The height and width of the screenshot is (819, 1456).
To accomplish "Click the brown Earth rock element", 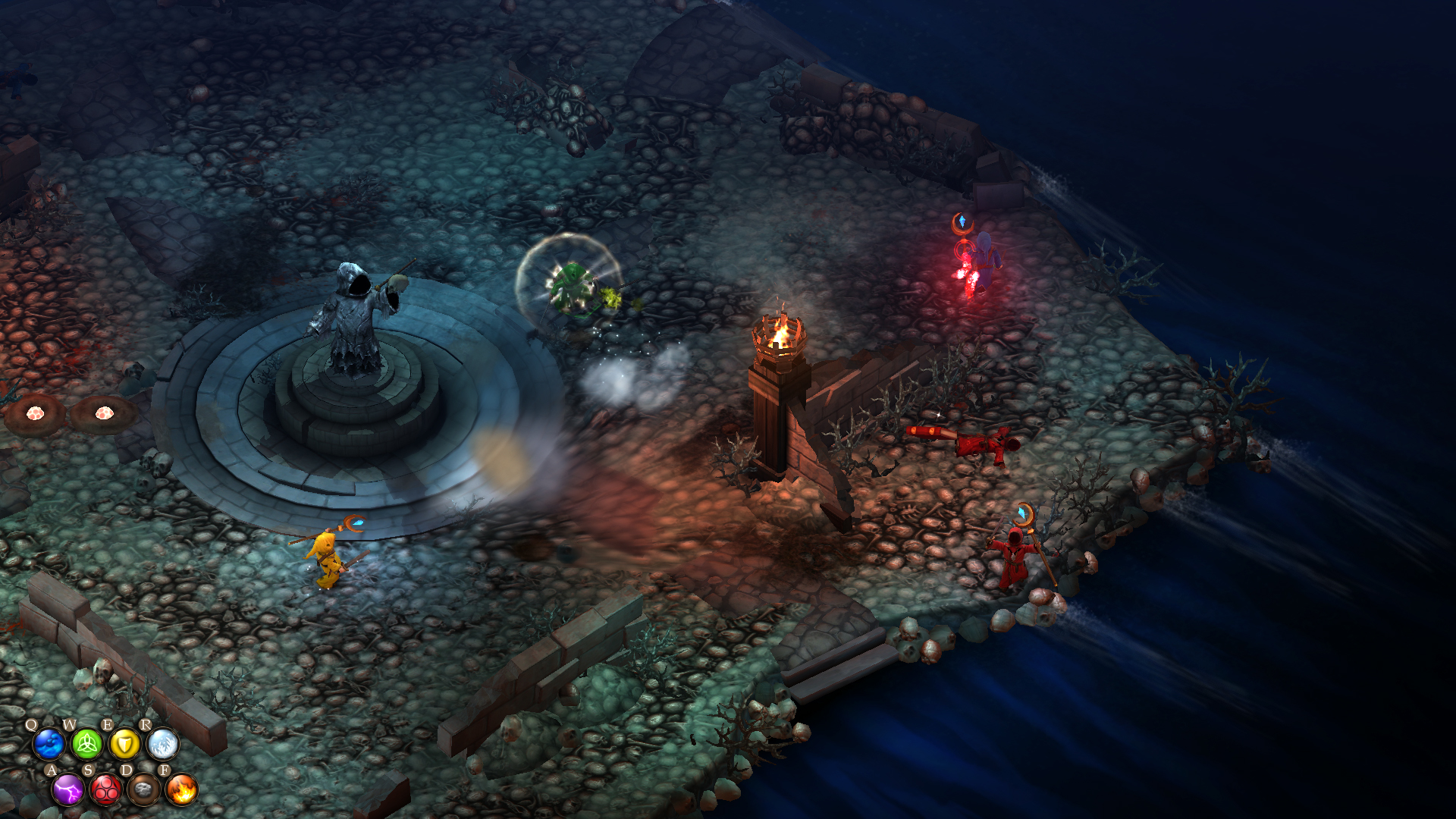I will (143, 790).
